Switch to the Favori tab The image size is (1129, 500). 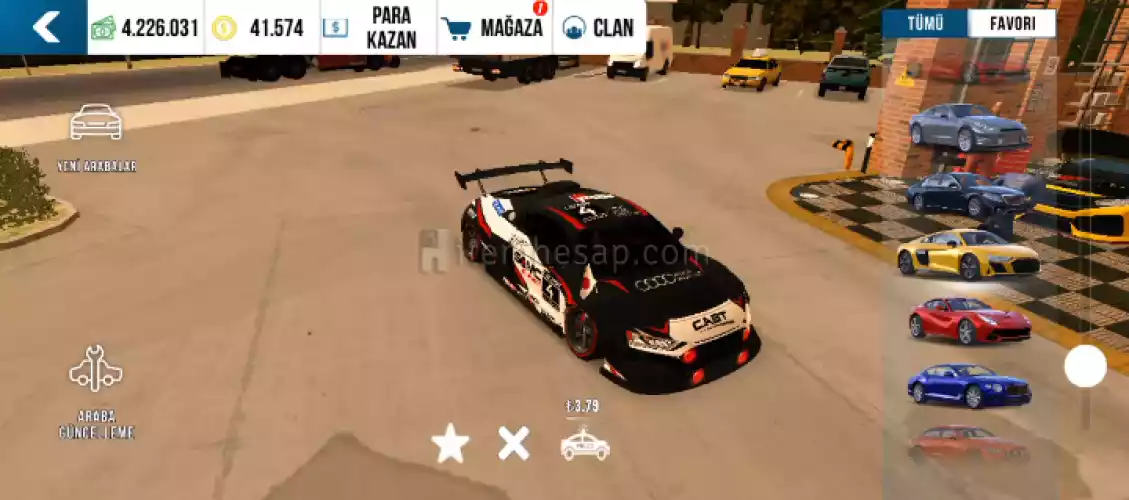pos(1011,24)
